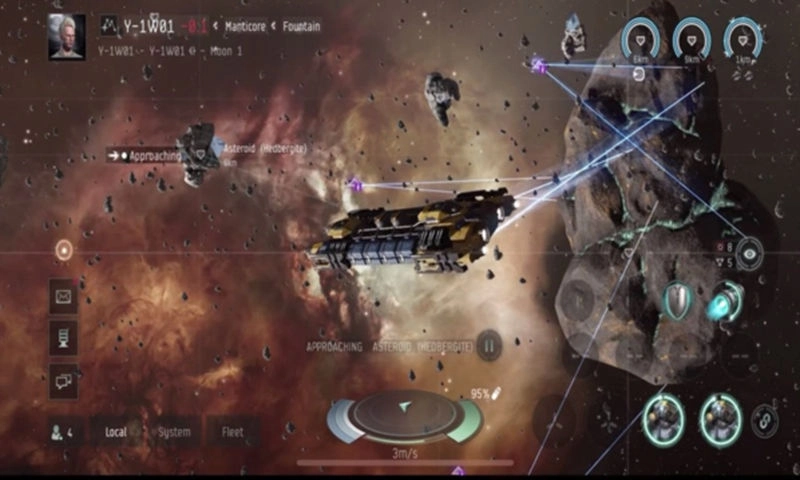This screenshot has height=480, width=800.
Task: Select the 1km locked target
Action: pos(744,40)
